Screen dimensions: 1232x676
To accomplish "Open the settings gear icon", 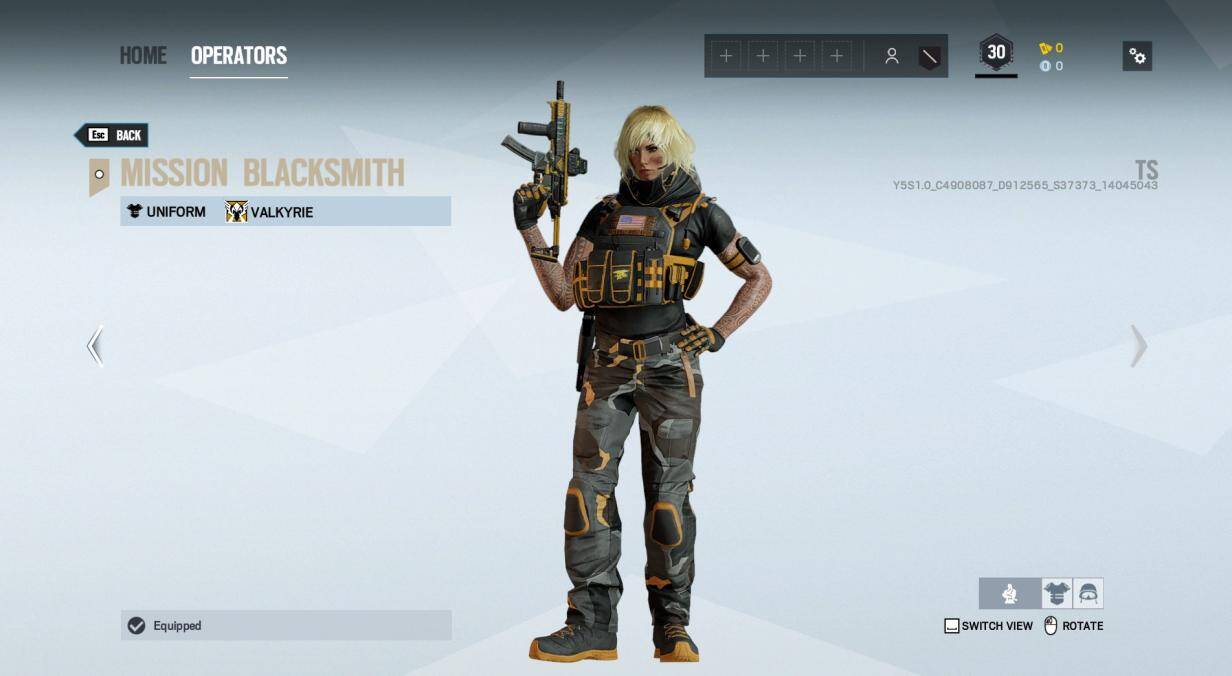I will tap(1137, 56).
